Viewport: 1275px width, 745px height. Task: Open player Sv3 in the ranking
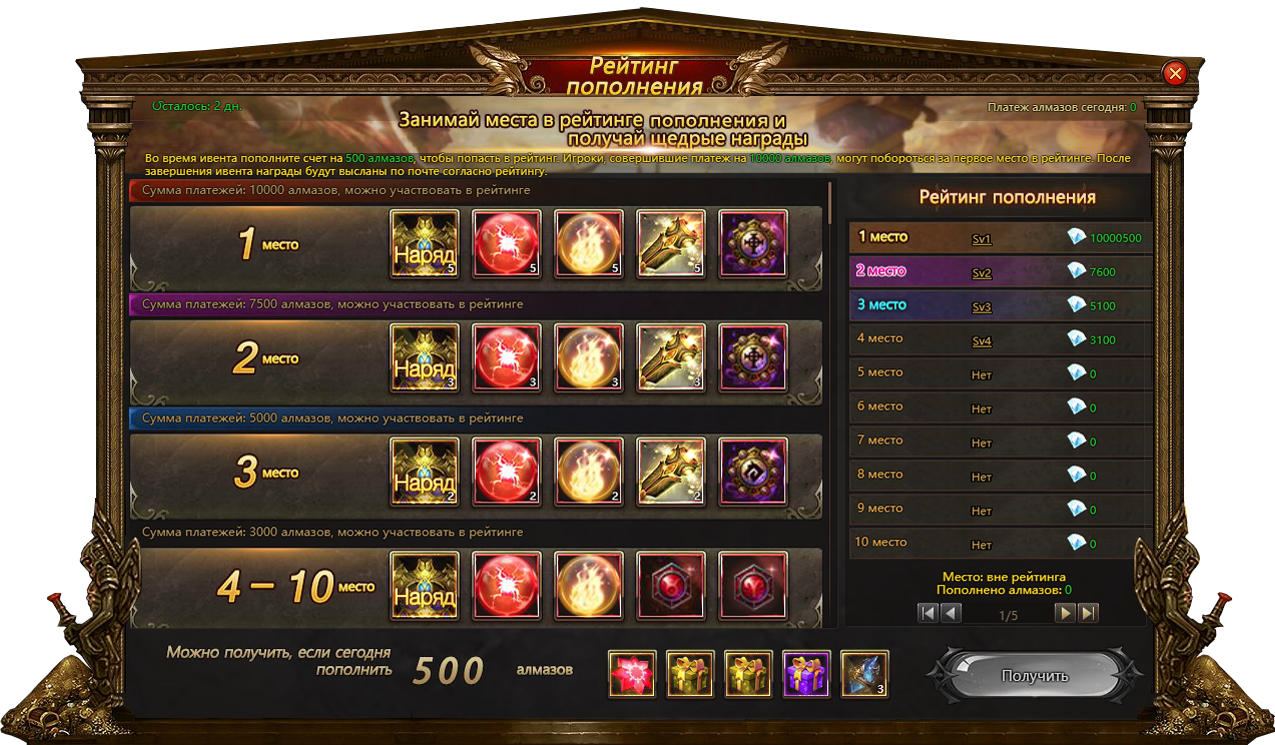pos(981,307)
